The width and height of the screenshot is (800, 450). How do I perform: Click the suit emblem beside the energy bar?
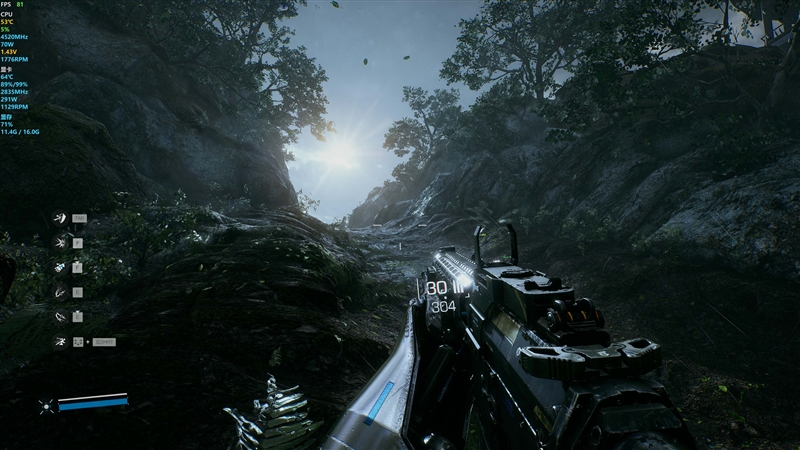coord(45,405)
